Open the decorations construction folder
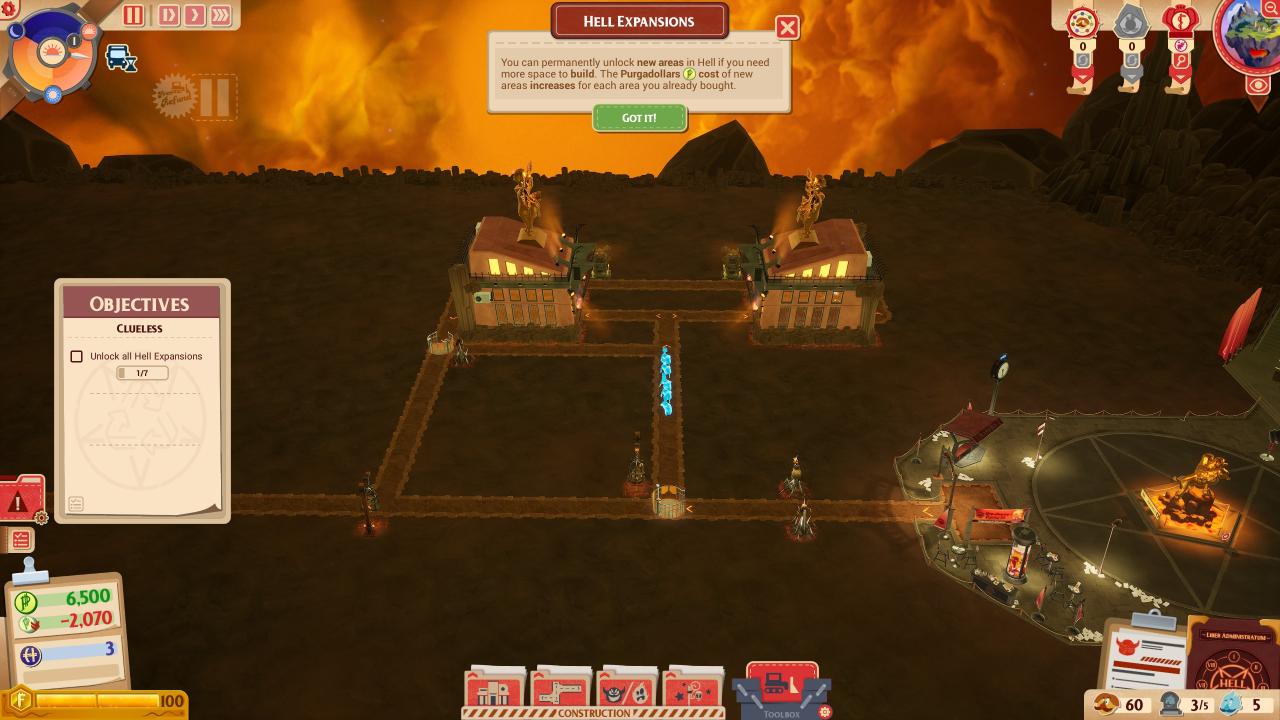Screen dimensions: 1280x720 (693, 688)
